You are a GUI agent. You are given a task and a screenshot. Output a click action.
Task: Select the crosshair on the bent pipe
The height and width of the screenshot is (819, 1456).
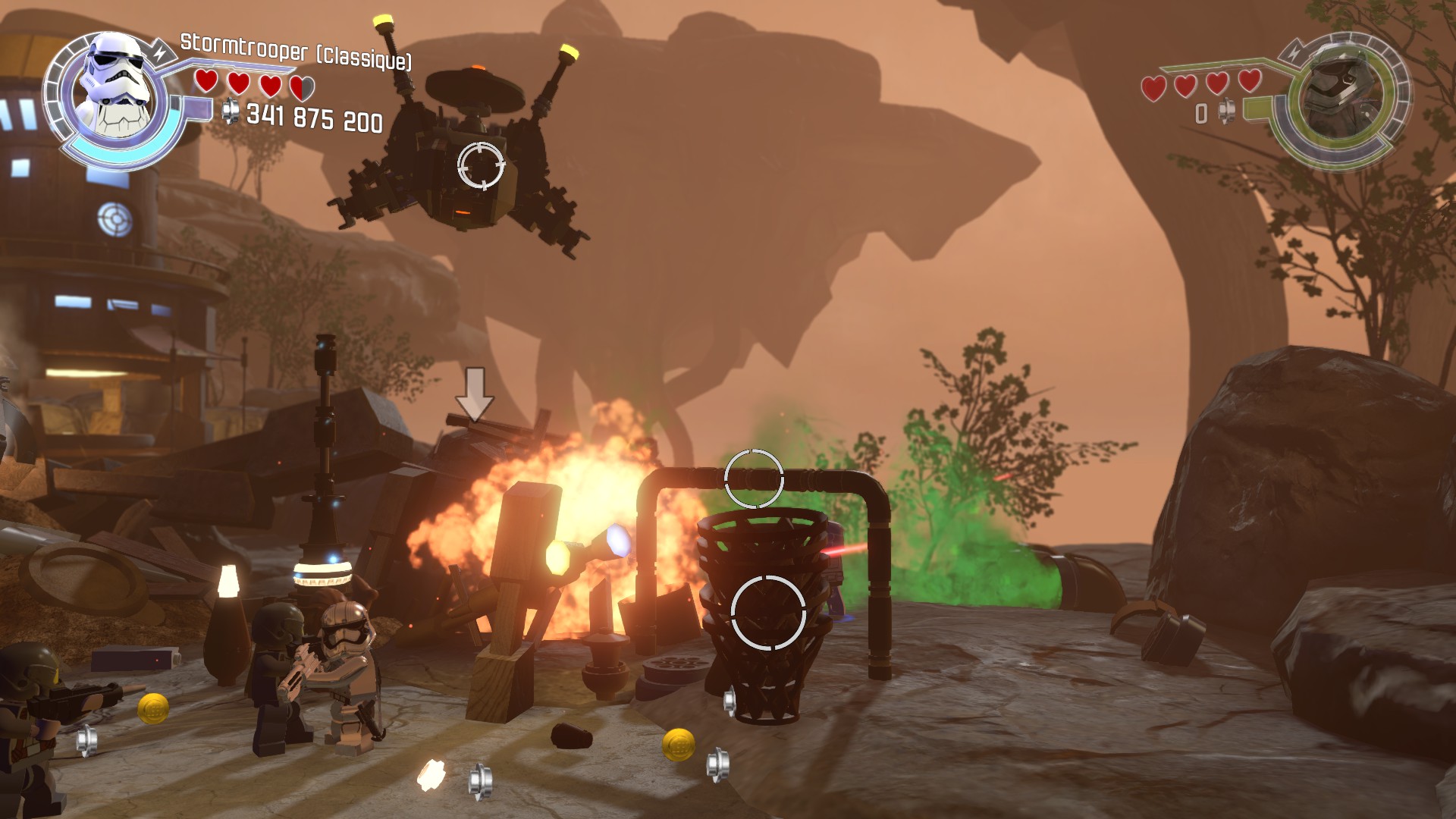(x=754, y=479)
